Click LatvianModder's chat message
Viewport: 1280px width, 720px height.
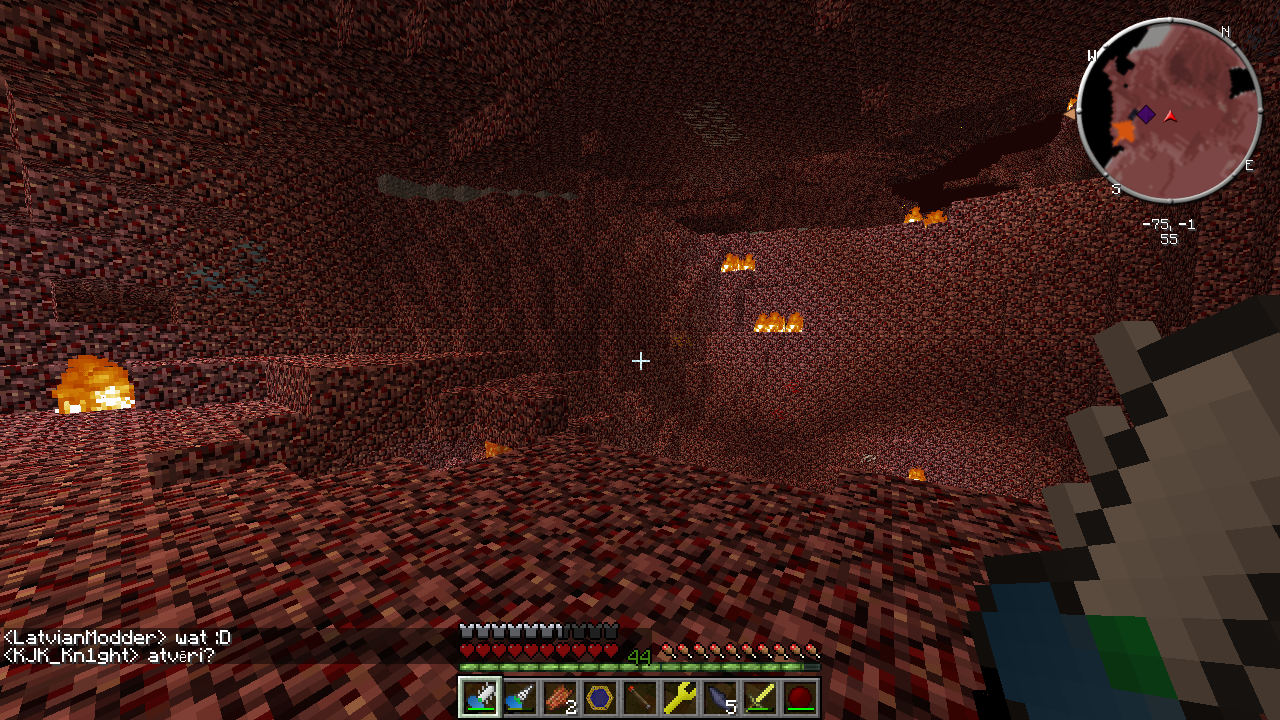coord(117,638)
